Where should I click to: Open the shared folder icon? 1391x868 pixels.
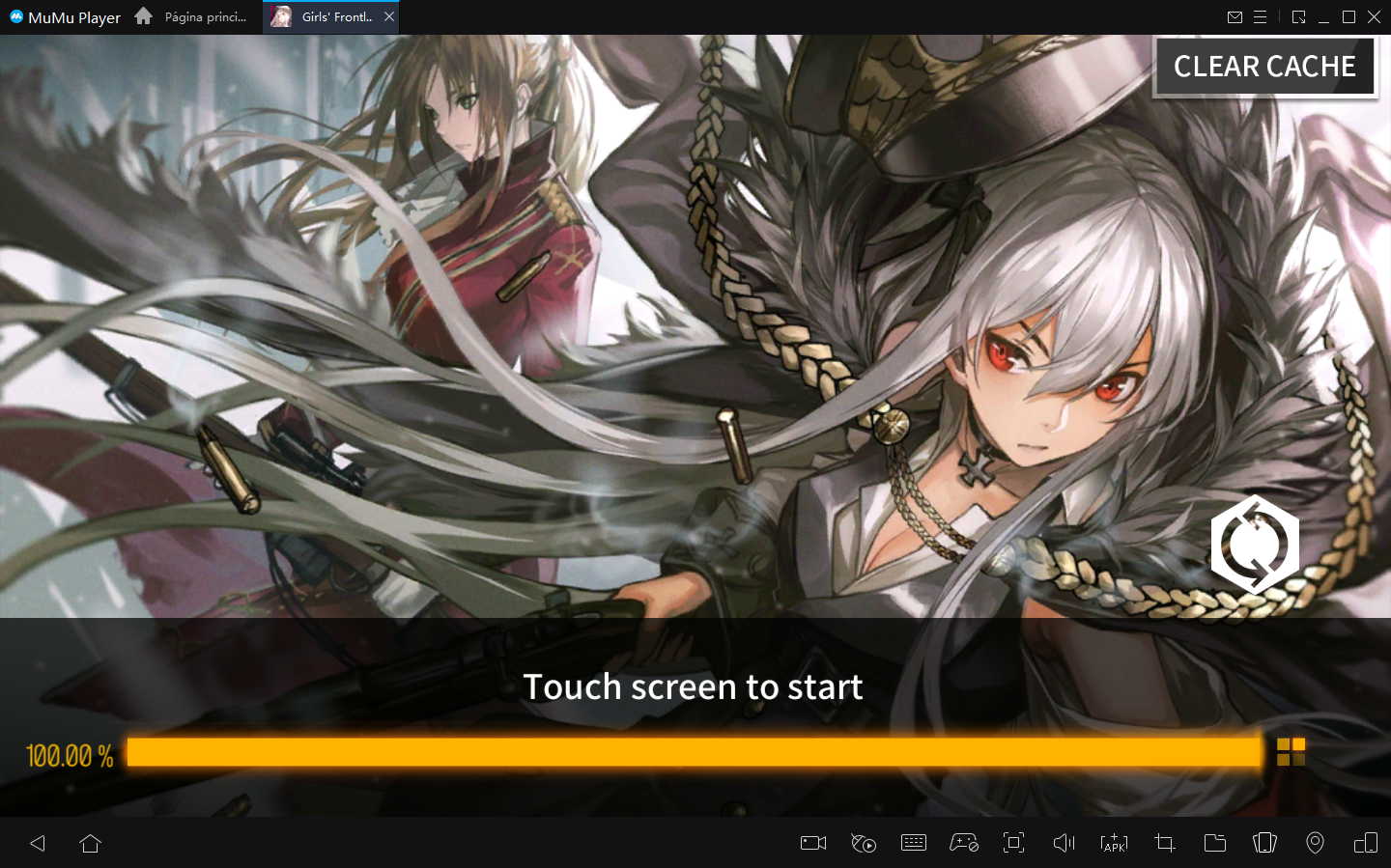pyautogui.click(x=1214, y=843)
